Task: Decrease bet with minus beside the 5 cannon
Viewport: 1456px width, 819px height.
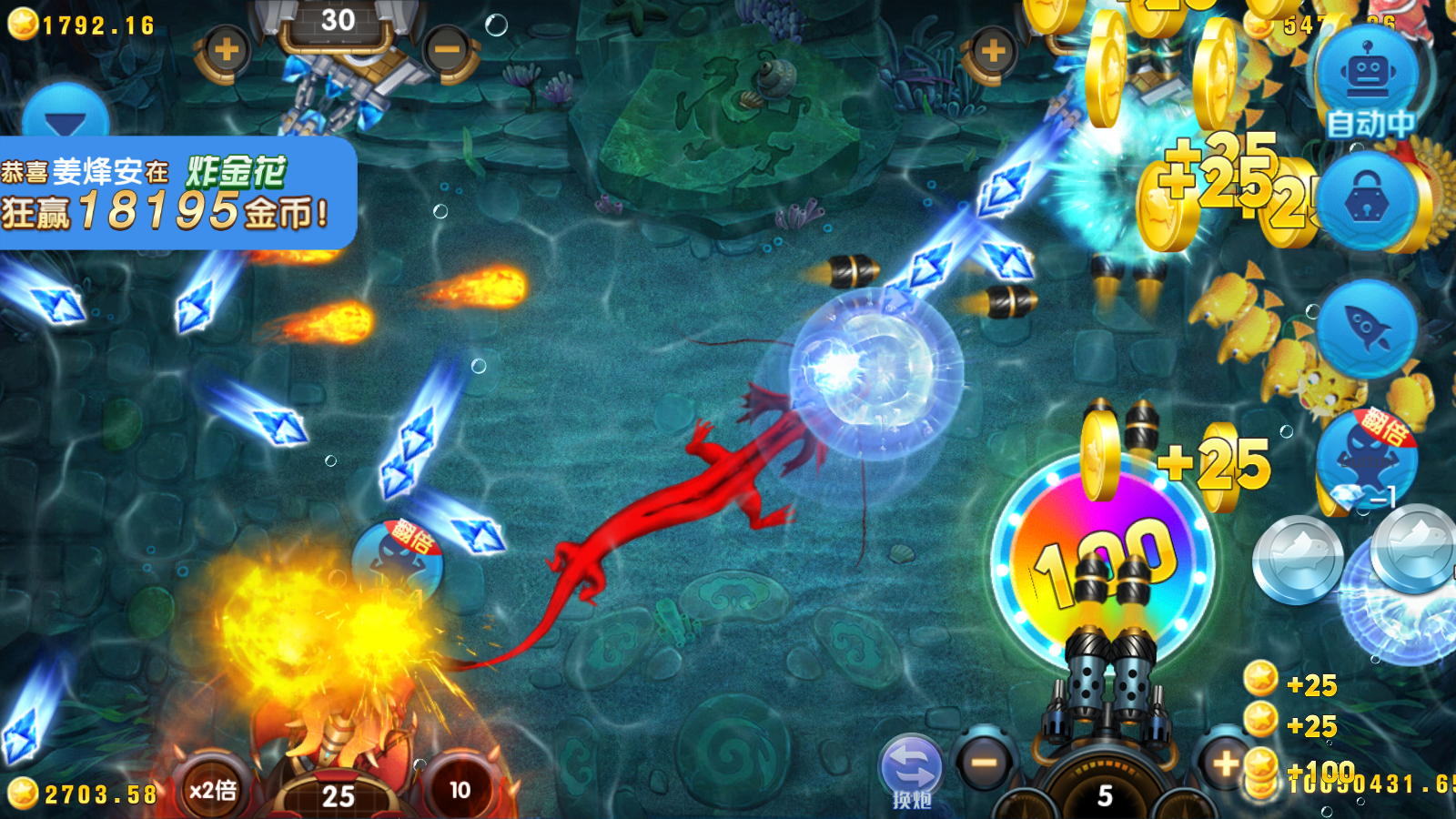Action: click(x=985, y=763)
